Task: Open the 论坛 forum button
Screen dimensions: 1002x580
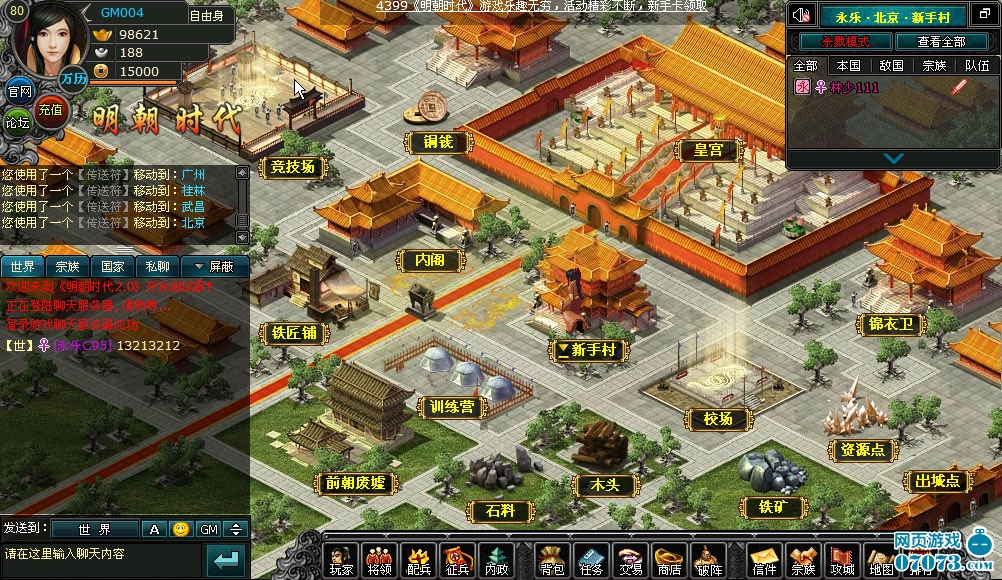Action: click(18, 123)
